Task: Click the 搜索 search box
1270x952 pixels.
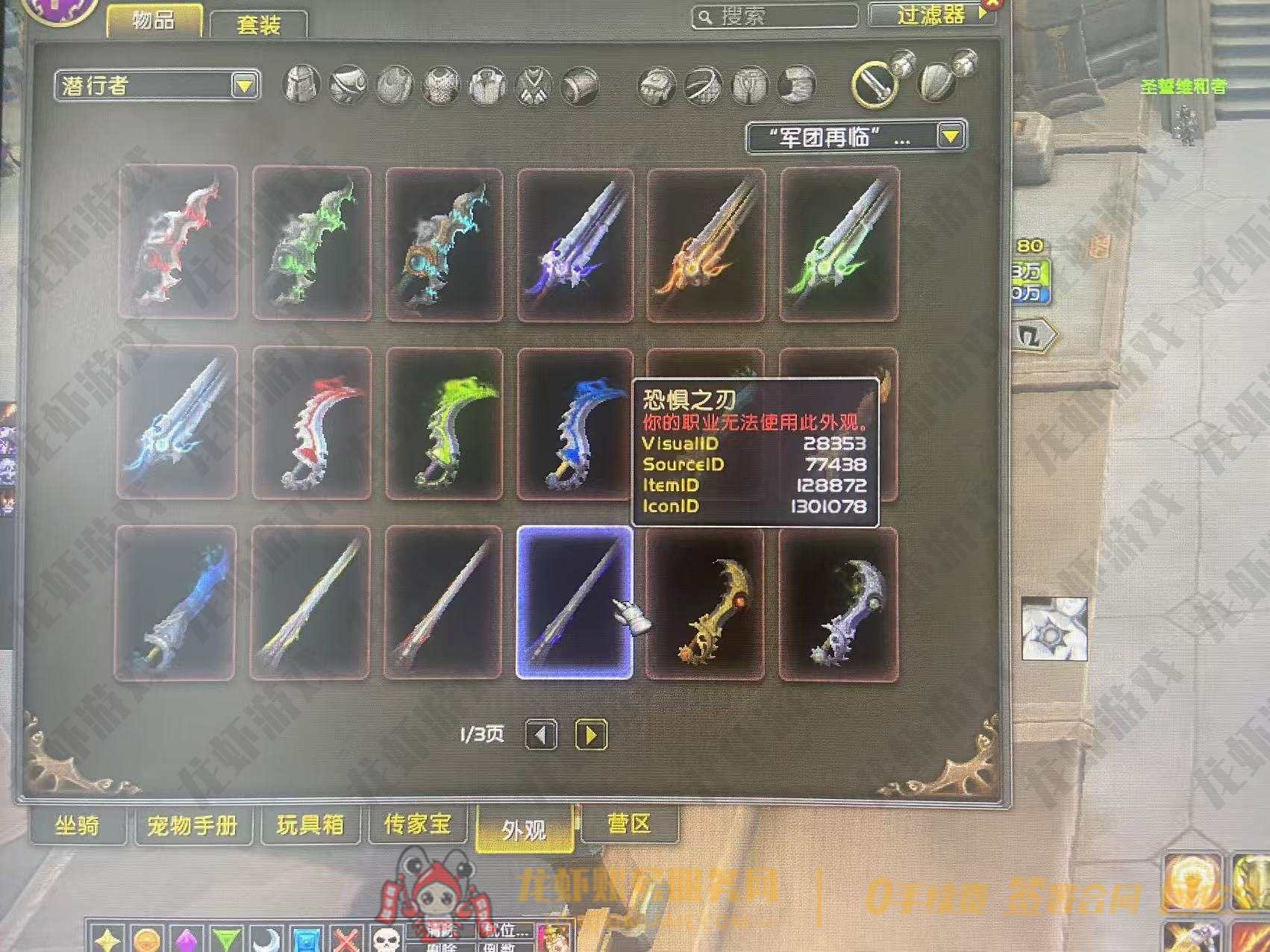Action: click(x=776, y=16)
